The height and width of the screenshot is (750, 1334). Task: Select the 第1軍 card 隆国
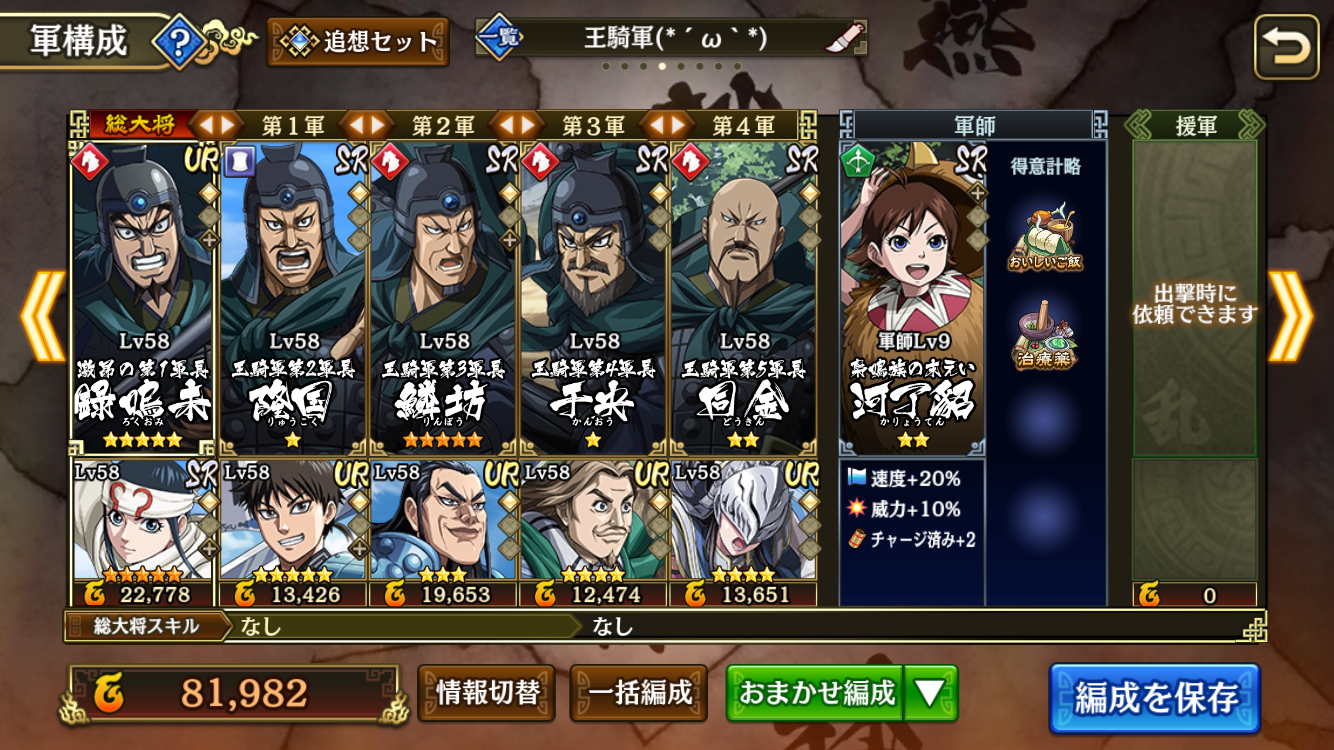pos(293,298)
